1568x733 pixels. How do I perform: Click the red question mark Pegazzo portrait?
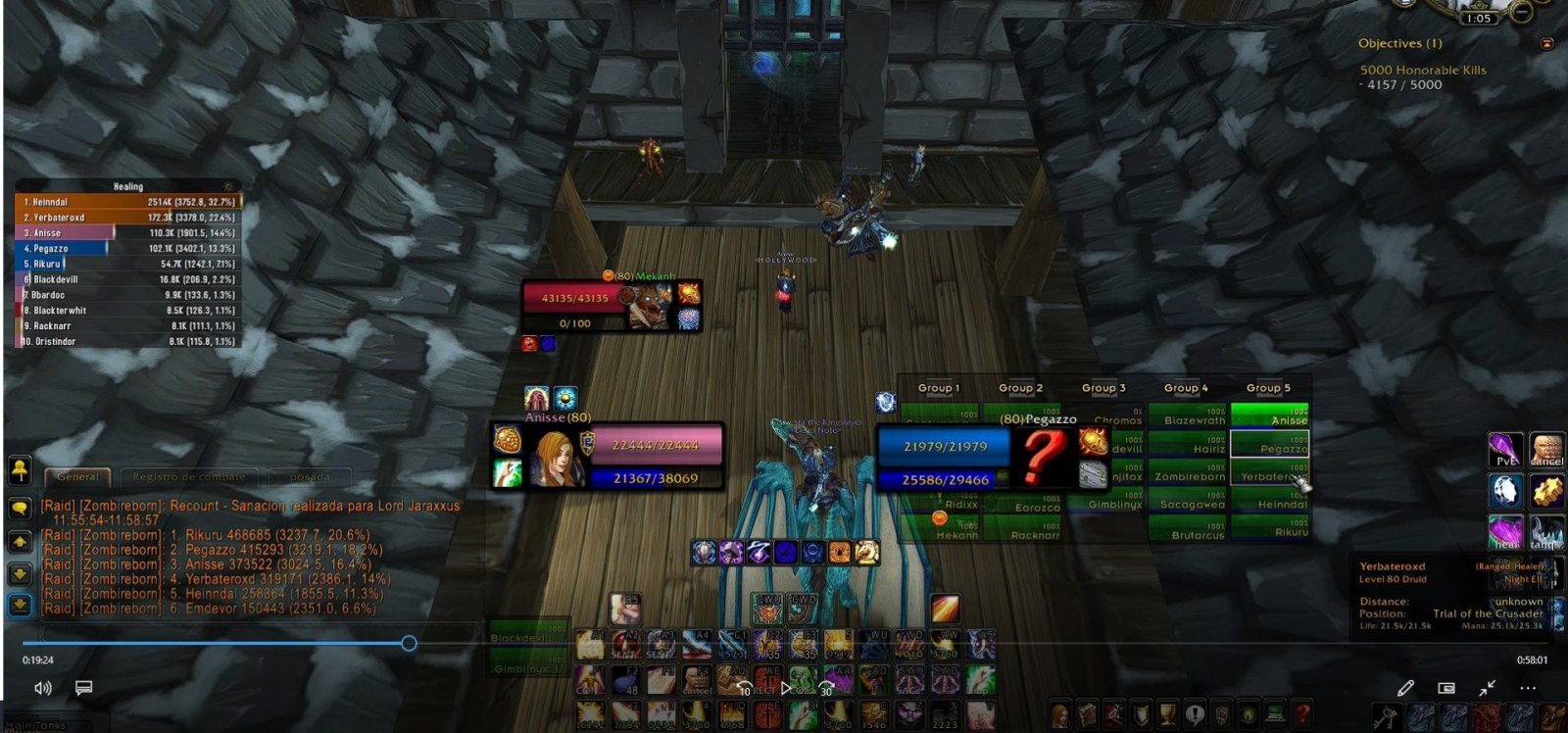point(1043,457)
